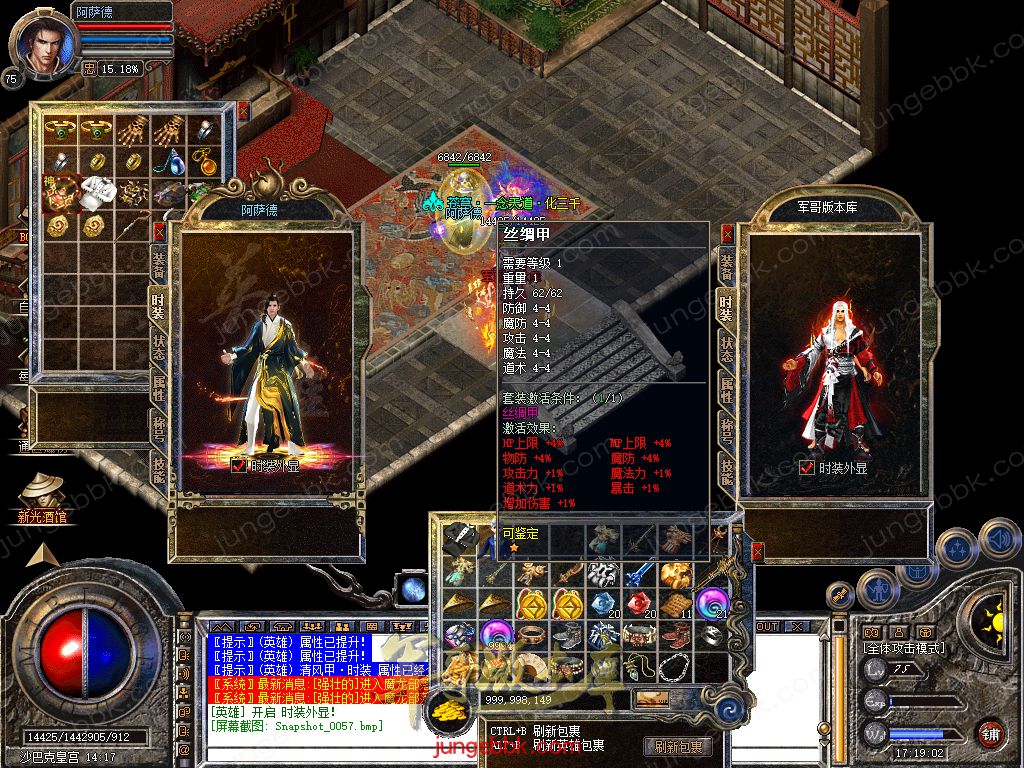Close the 阿萨德 character panel

[x=159, y=232]
